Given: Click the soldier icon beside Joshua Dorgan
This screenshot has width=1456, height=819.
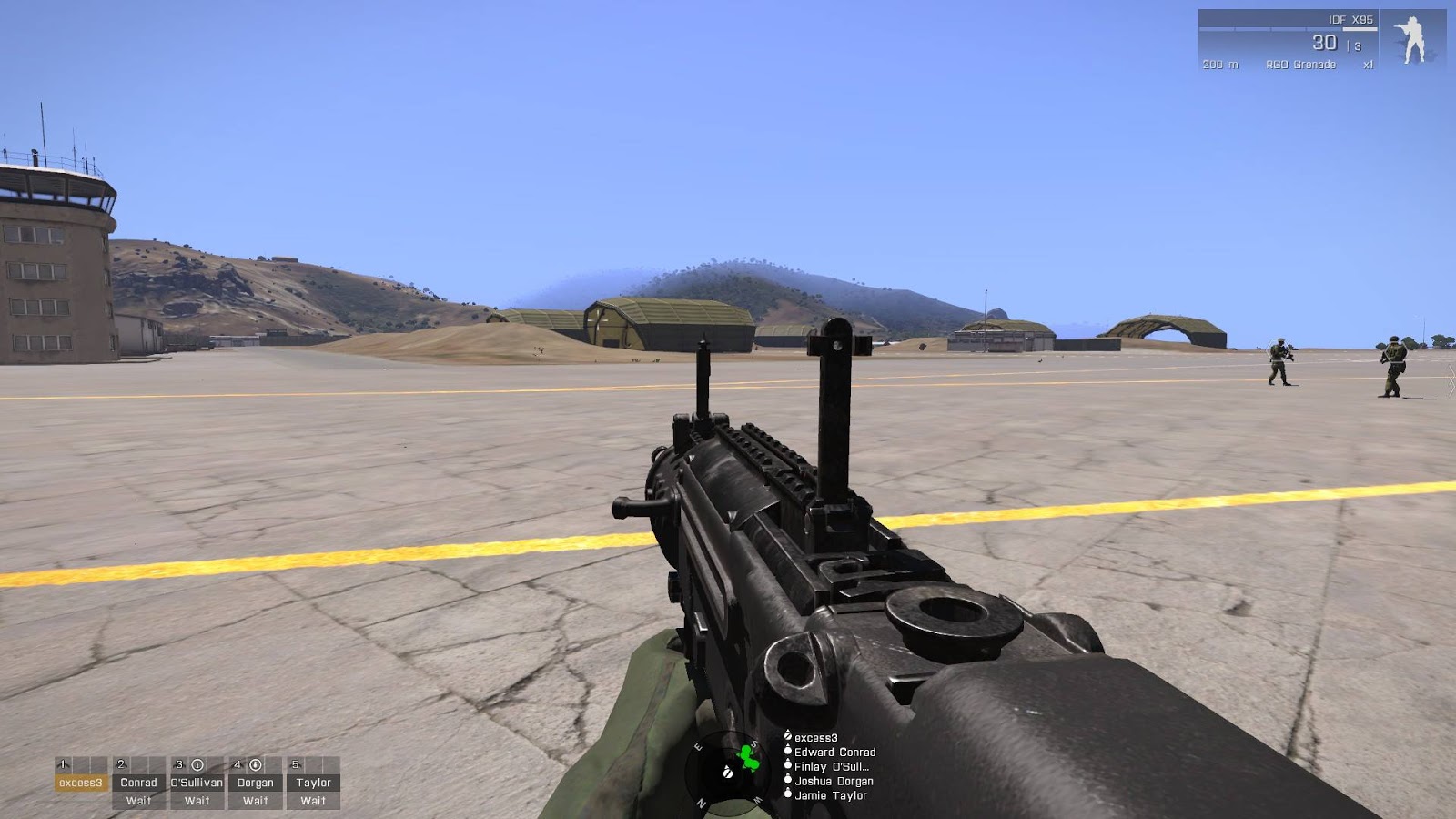Looking at the screenshot, I should pyautogui.click(x=788, y=780).
